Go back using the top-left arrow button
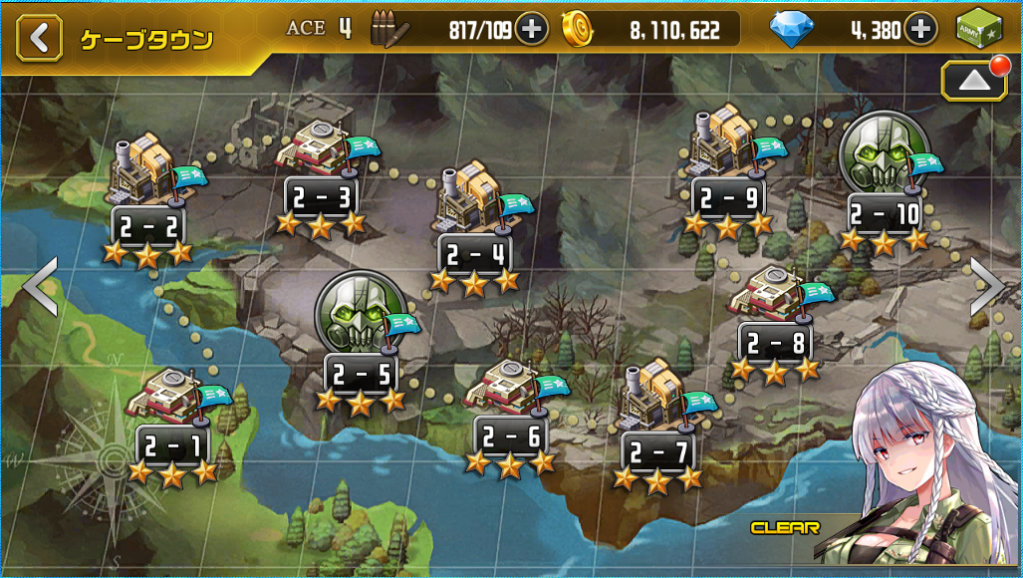Viewport: 1023px width, 578px height. pos(38,39)
